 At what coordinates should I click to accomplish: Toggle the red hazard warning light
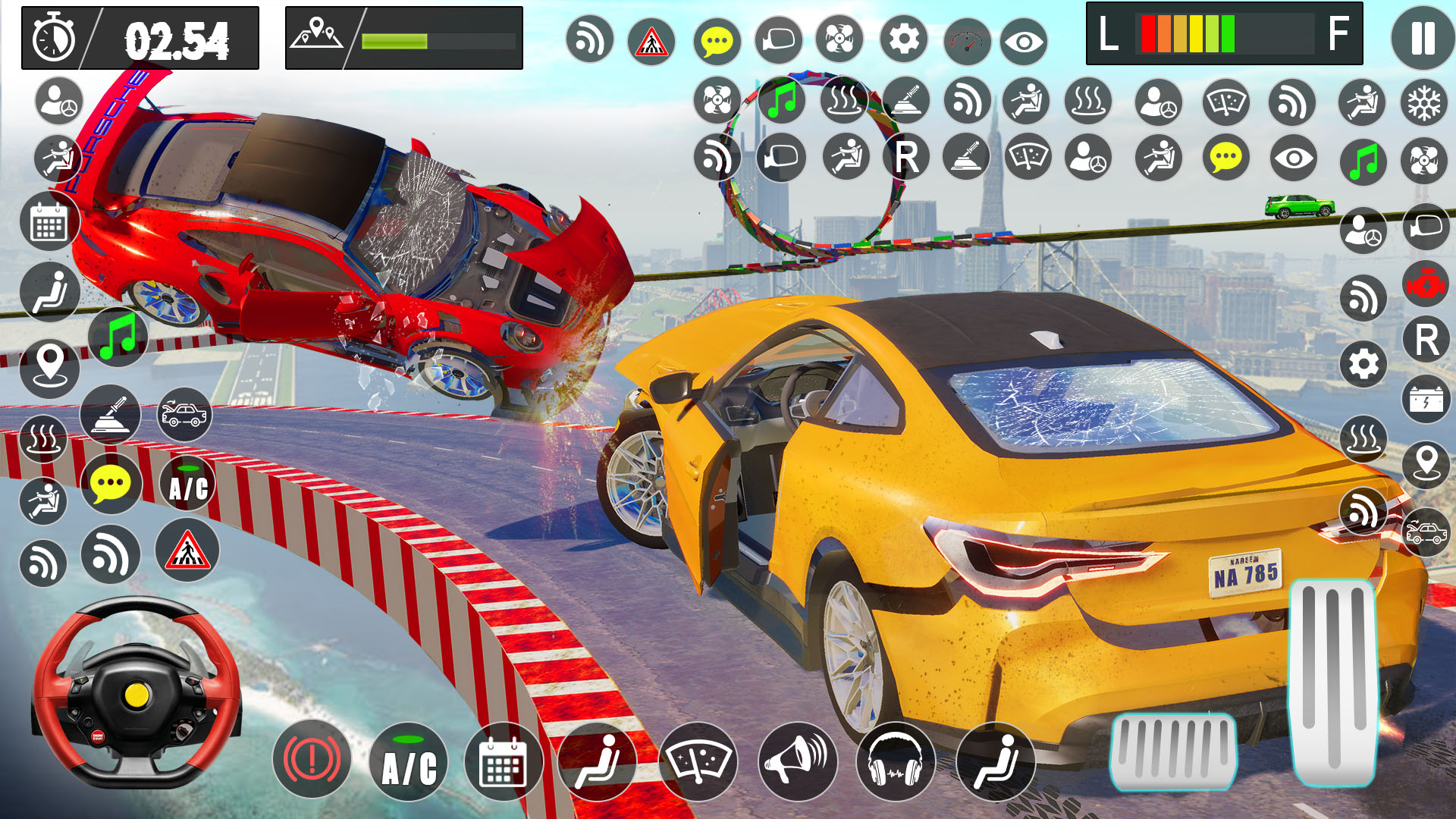tap(312, 761)
